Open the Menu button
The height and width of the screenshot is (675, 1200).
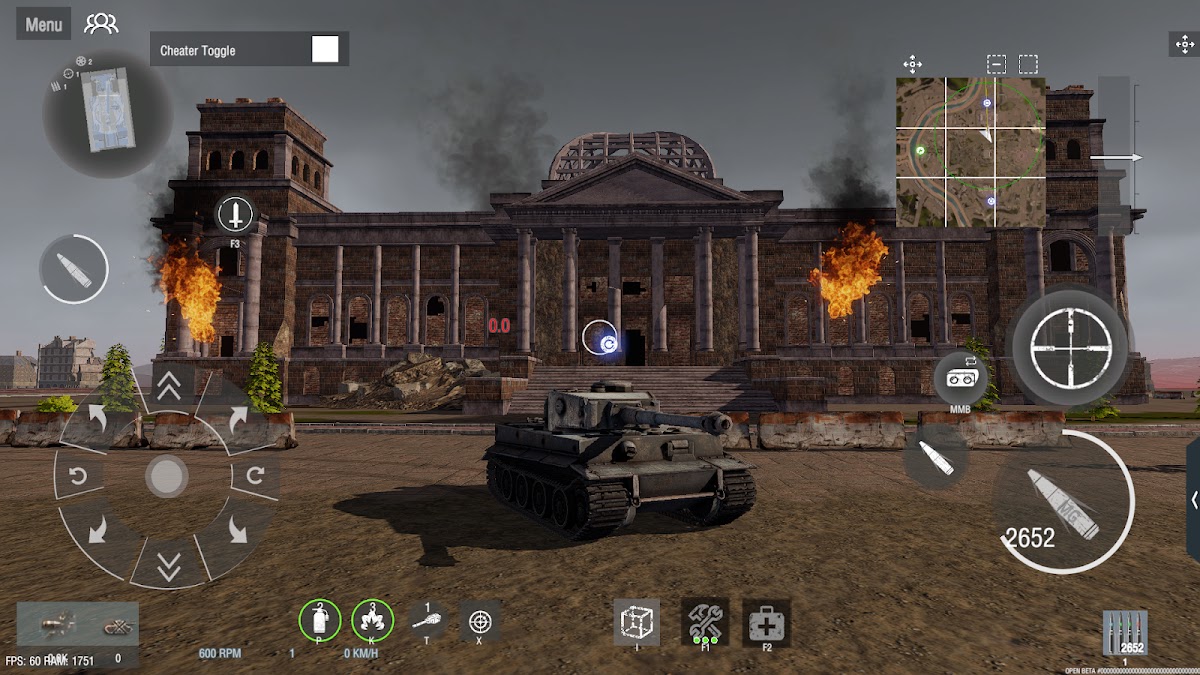tap(43, 25)
